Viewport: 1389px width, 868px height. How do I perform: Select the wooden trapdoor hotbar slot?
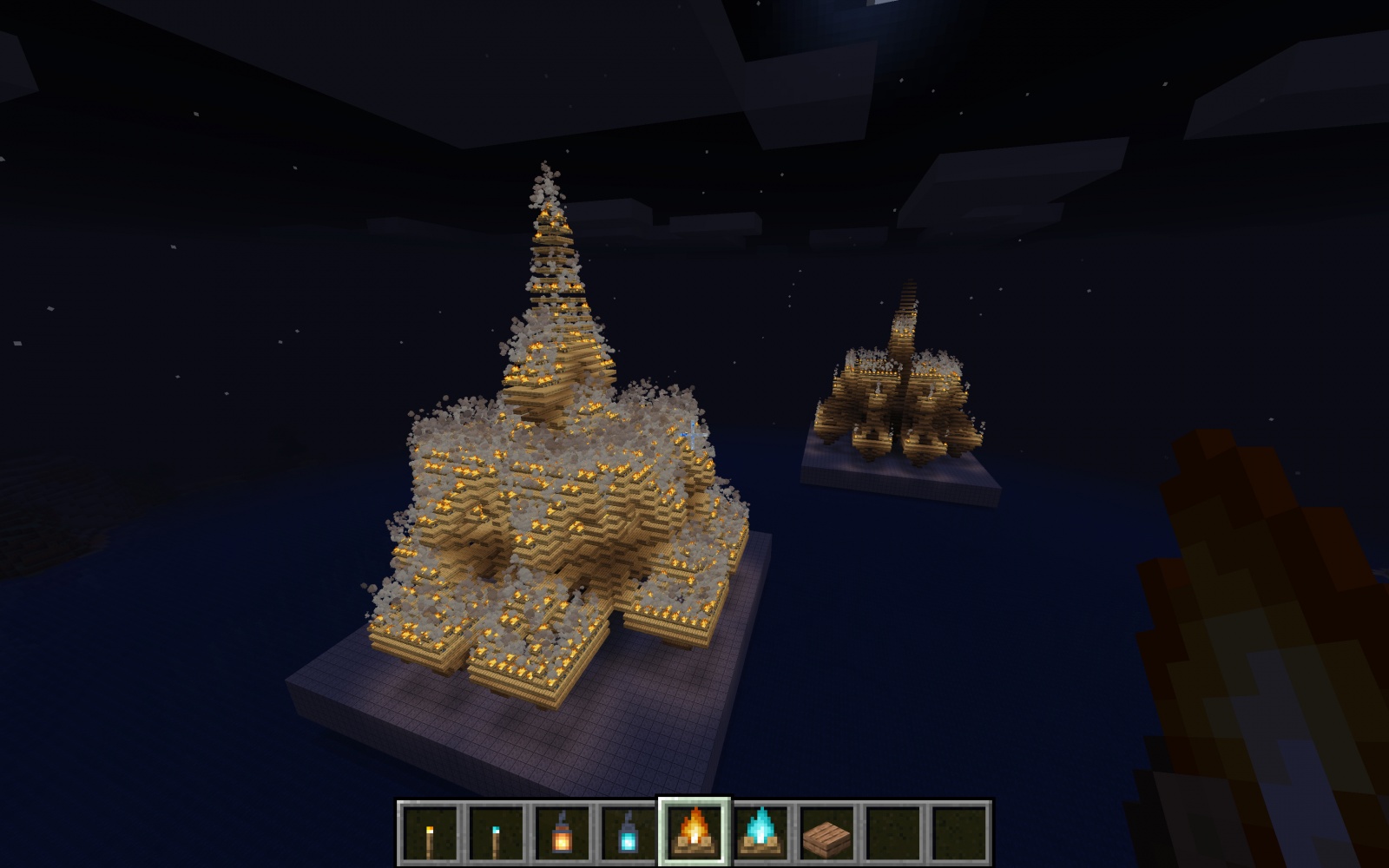[x=826, y=832]
